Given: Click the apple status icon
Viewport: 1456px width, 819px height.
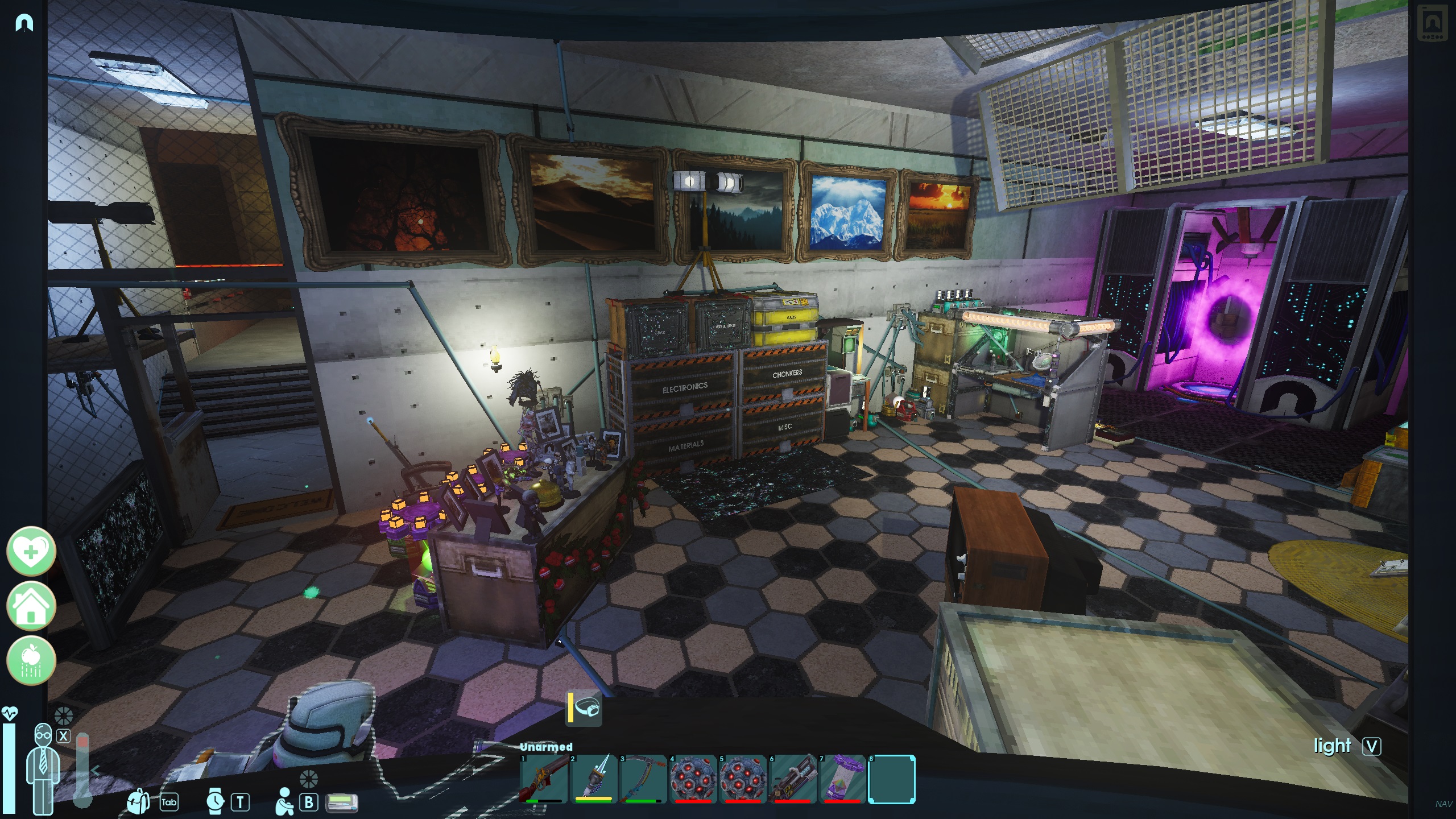Looking at the screenshot, I should [31, 660].
